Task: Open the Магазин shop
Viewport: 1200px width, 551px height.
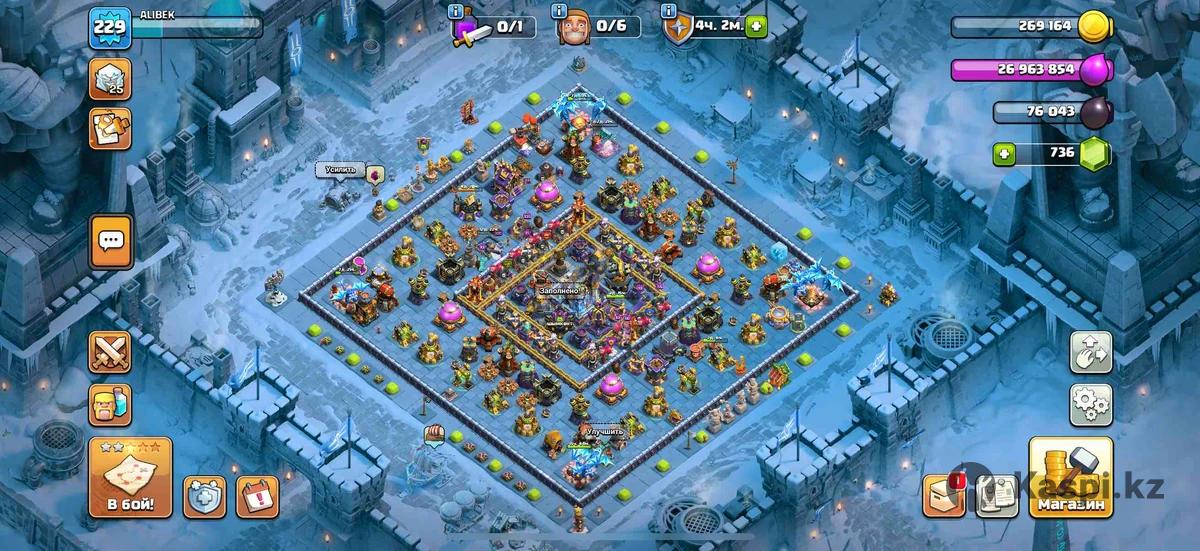Action: tap(1071, 479)
